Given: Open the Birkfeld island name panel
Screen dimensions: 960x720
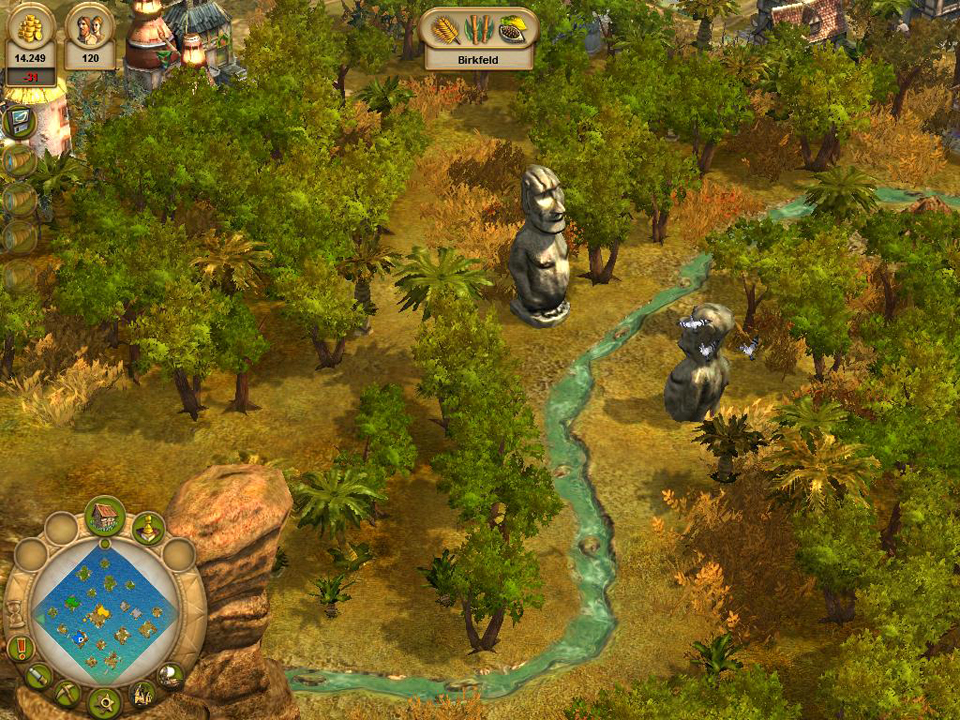Looking at the screenshot, I should tap(479, 59).
